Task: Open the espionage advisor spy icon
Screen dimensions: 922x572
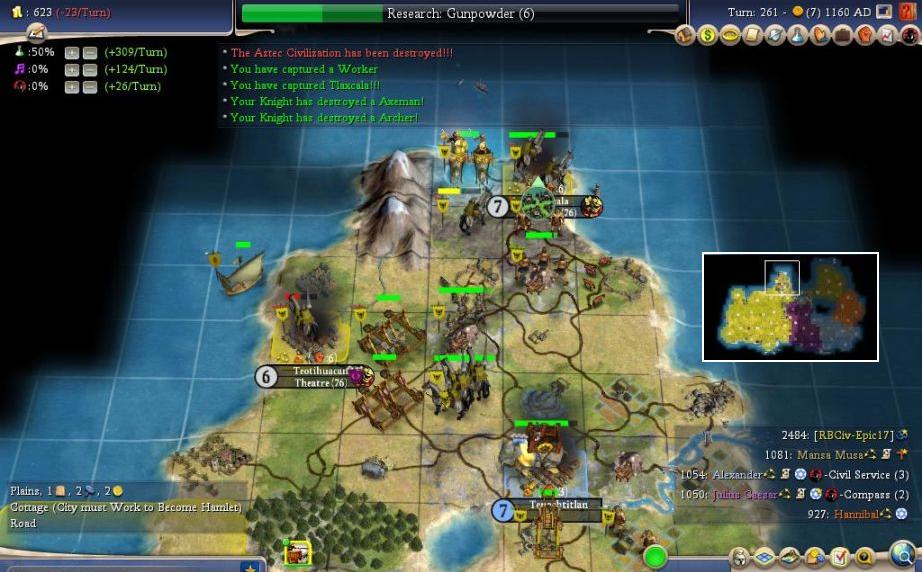Action: tap(908, 36)
